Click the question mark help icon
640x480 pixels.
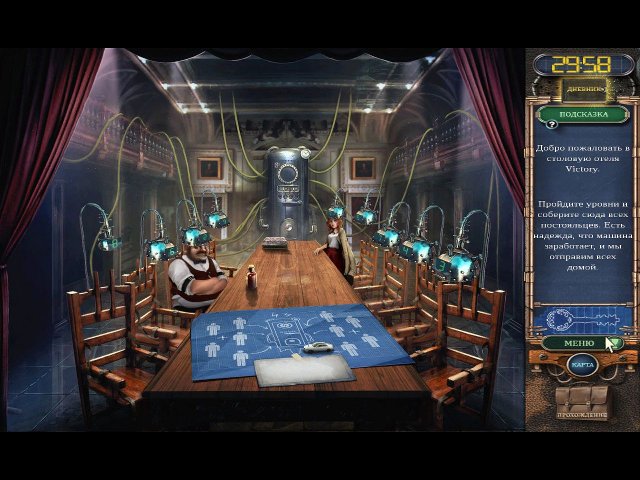pyautogui.click(x=551, y=125)
